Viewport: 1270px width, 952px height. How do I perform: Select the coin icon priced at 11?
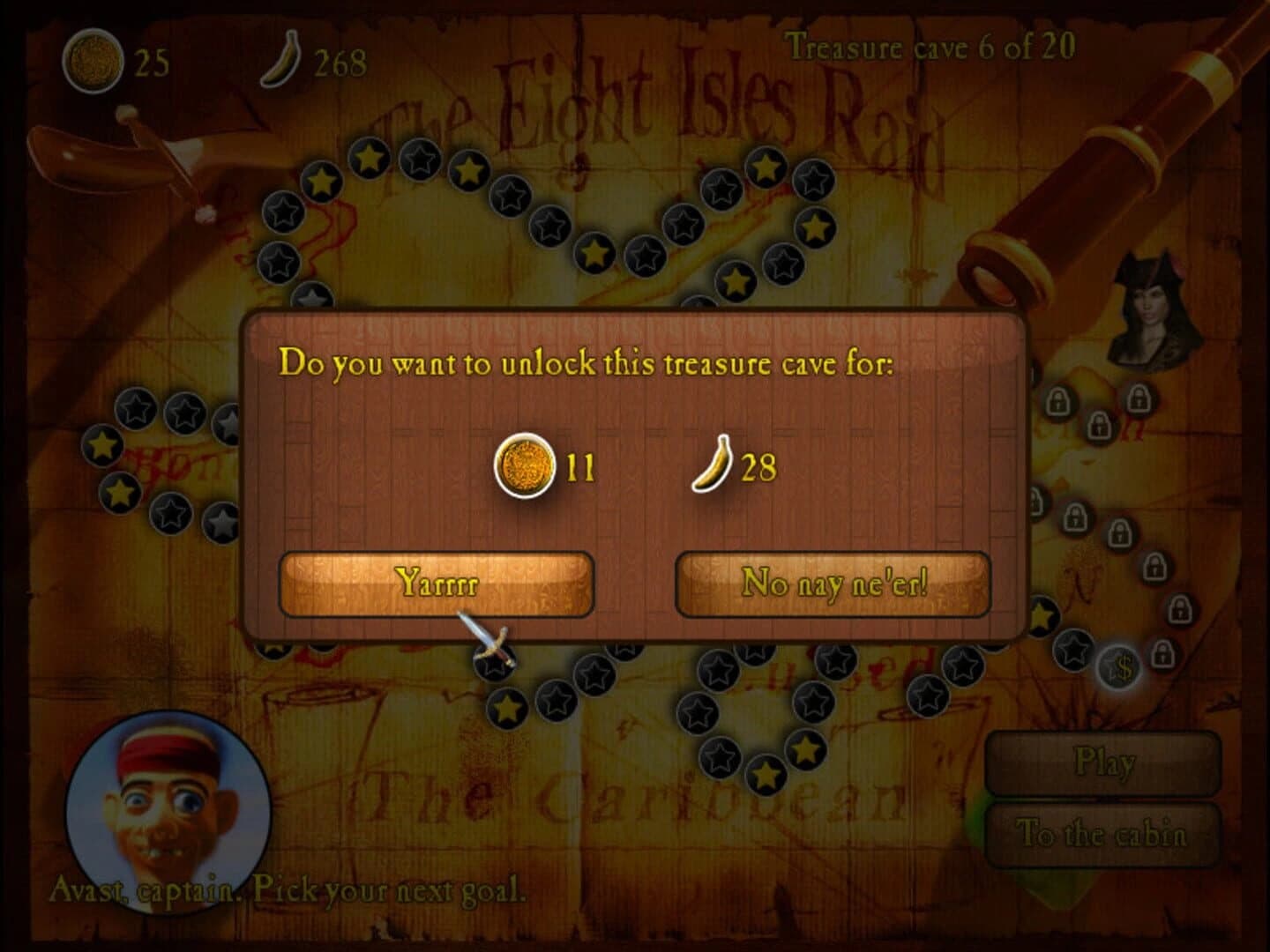[x=524, y=465]
